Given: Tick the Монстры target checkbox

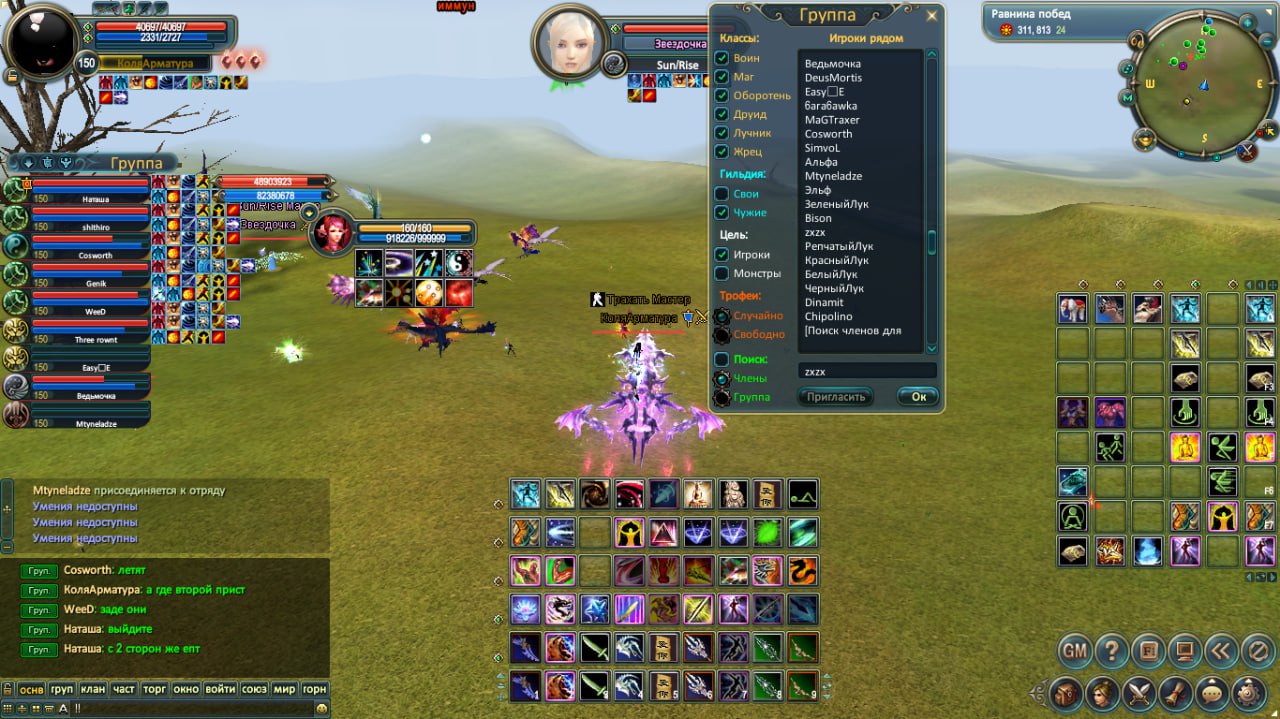Looking at the screenshot, I should [x=721, y=273].
